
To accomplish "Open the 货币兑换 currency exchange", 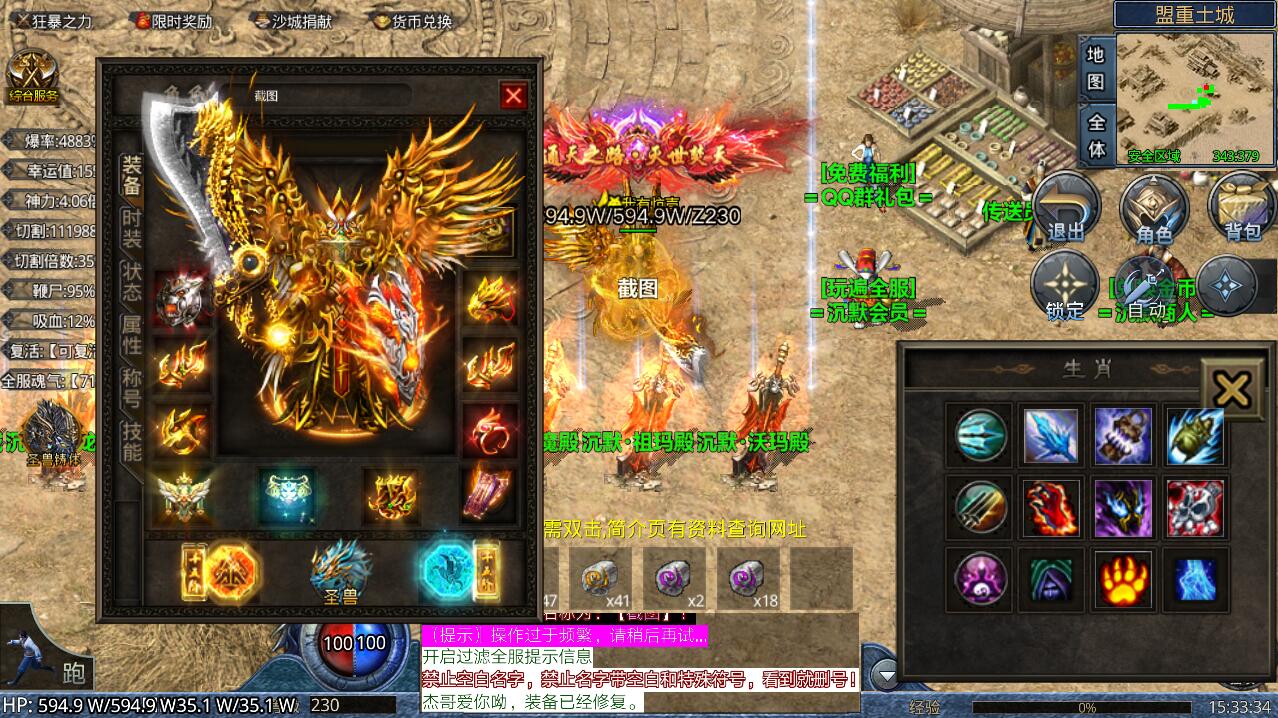I will (x=413, y=20).
